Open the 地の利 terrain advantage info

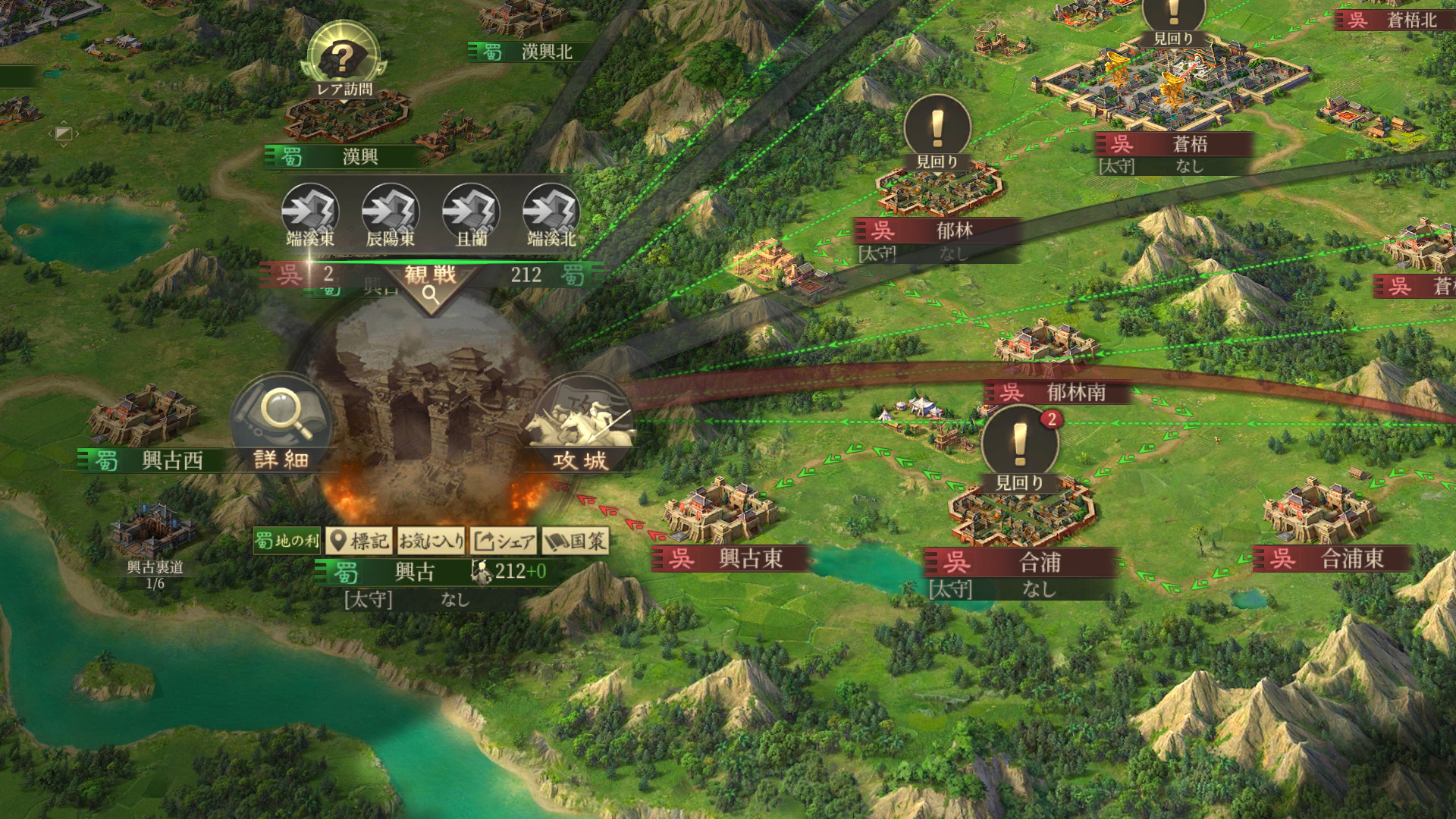pyautogui.click(x=287, y=541)
